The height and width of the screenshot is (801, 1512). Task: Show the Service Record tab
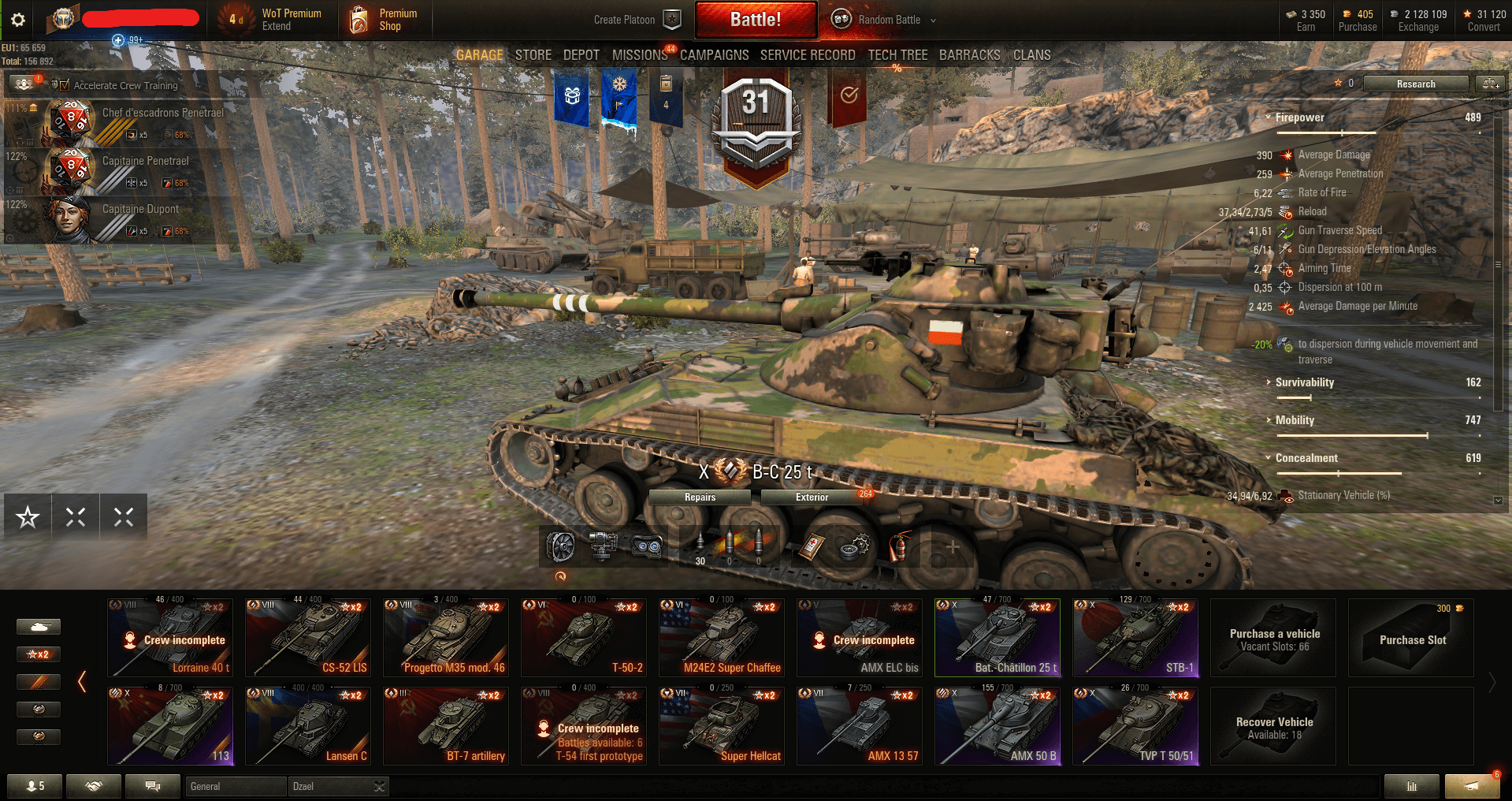pyautogui.click(x=807, y=55)
